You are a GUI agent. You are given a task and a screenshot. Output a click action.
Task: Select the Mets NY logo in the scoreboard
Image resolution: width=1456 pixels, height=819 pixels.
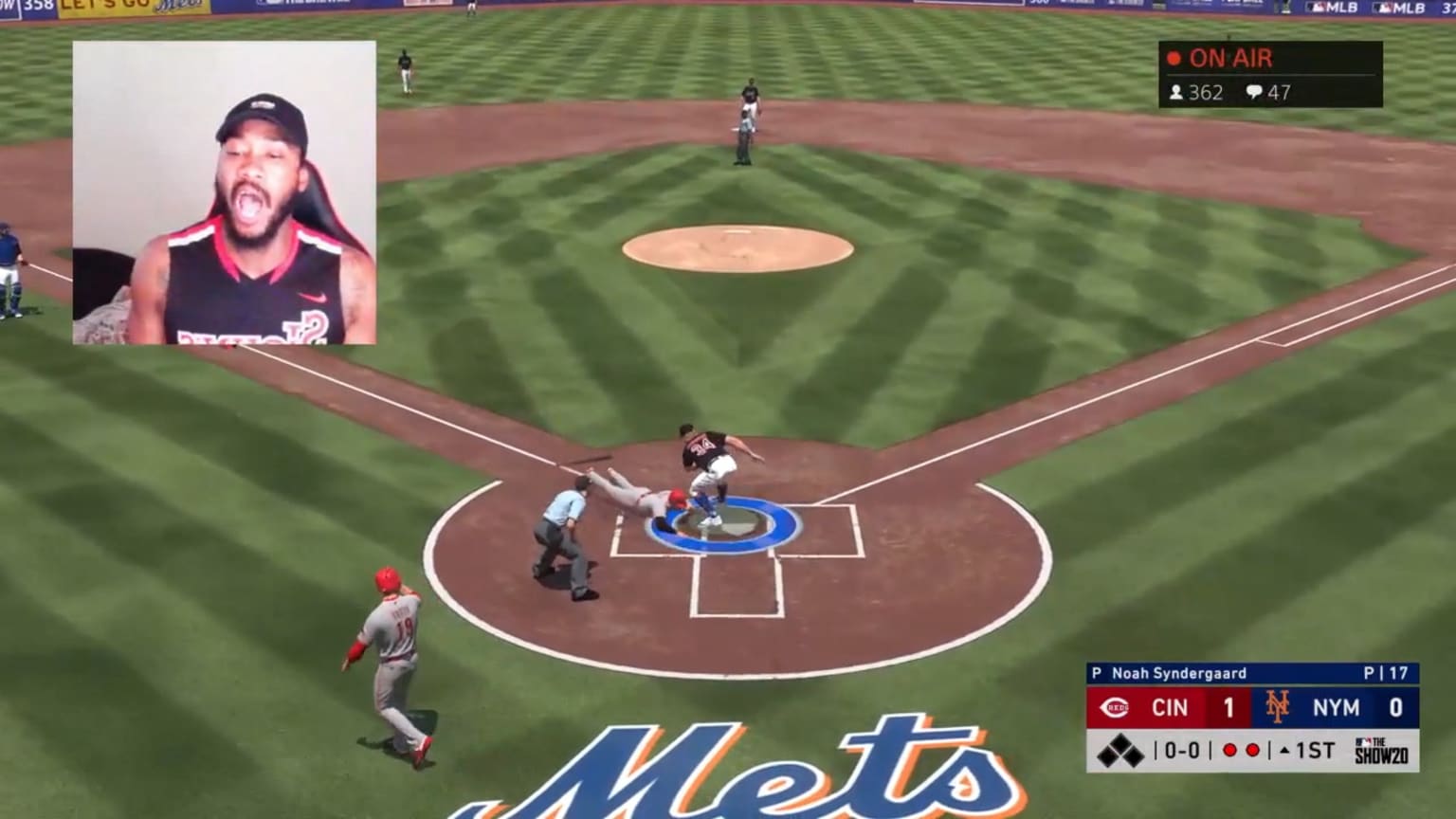(x=1277, y=707)
